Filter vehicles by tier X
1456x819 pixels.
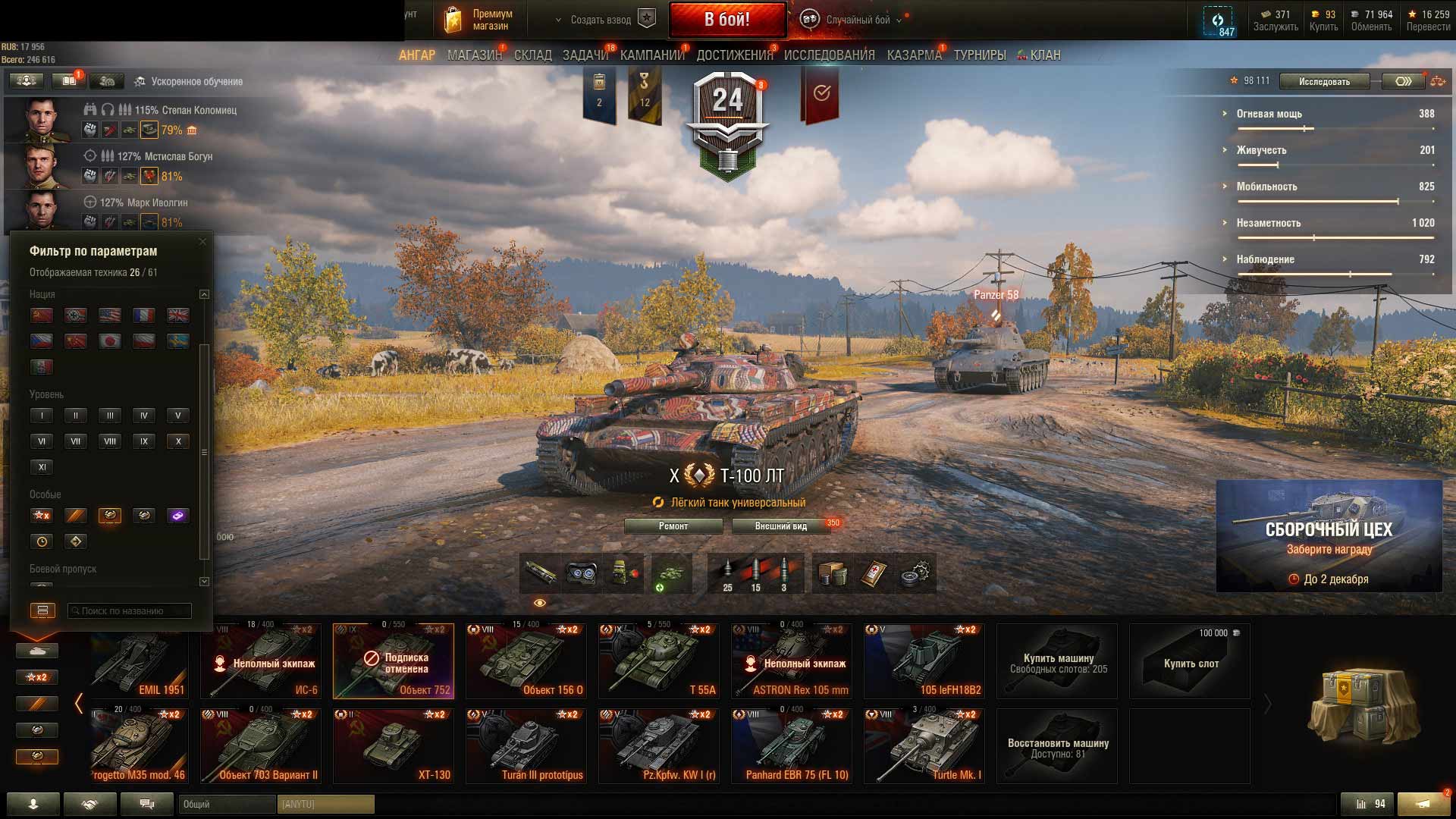coord(178,441)
